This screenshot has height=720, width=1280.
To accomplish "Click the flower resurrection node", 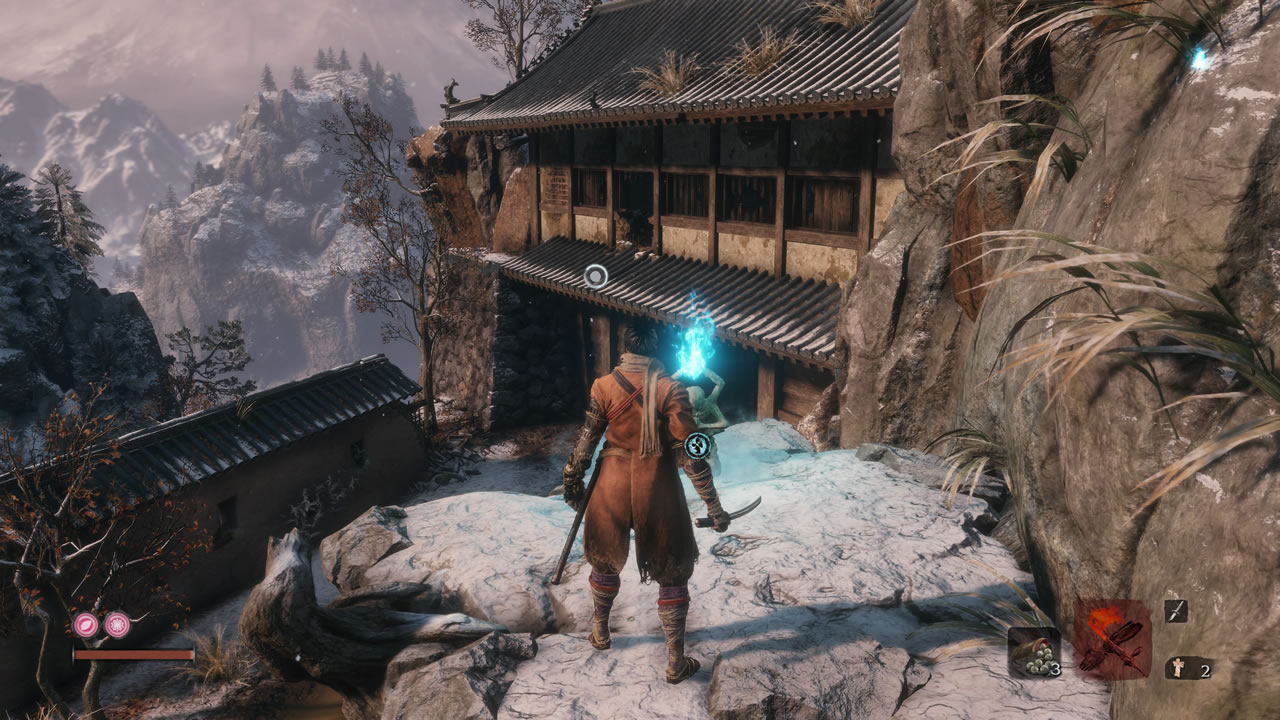I will pos(118,625).
